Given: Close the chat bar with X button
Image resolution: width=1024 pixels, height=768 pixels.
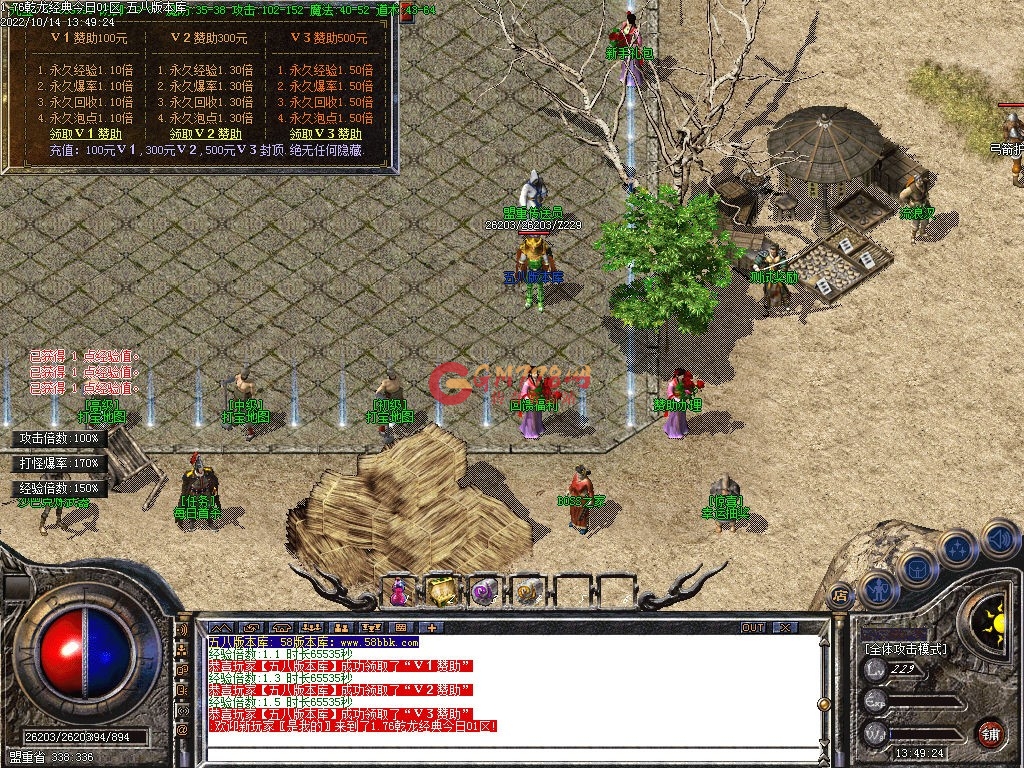Looking at the screenshot, I should point(785,627).
